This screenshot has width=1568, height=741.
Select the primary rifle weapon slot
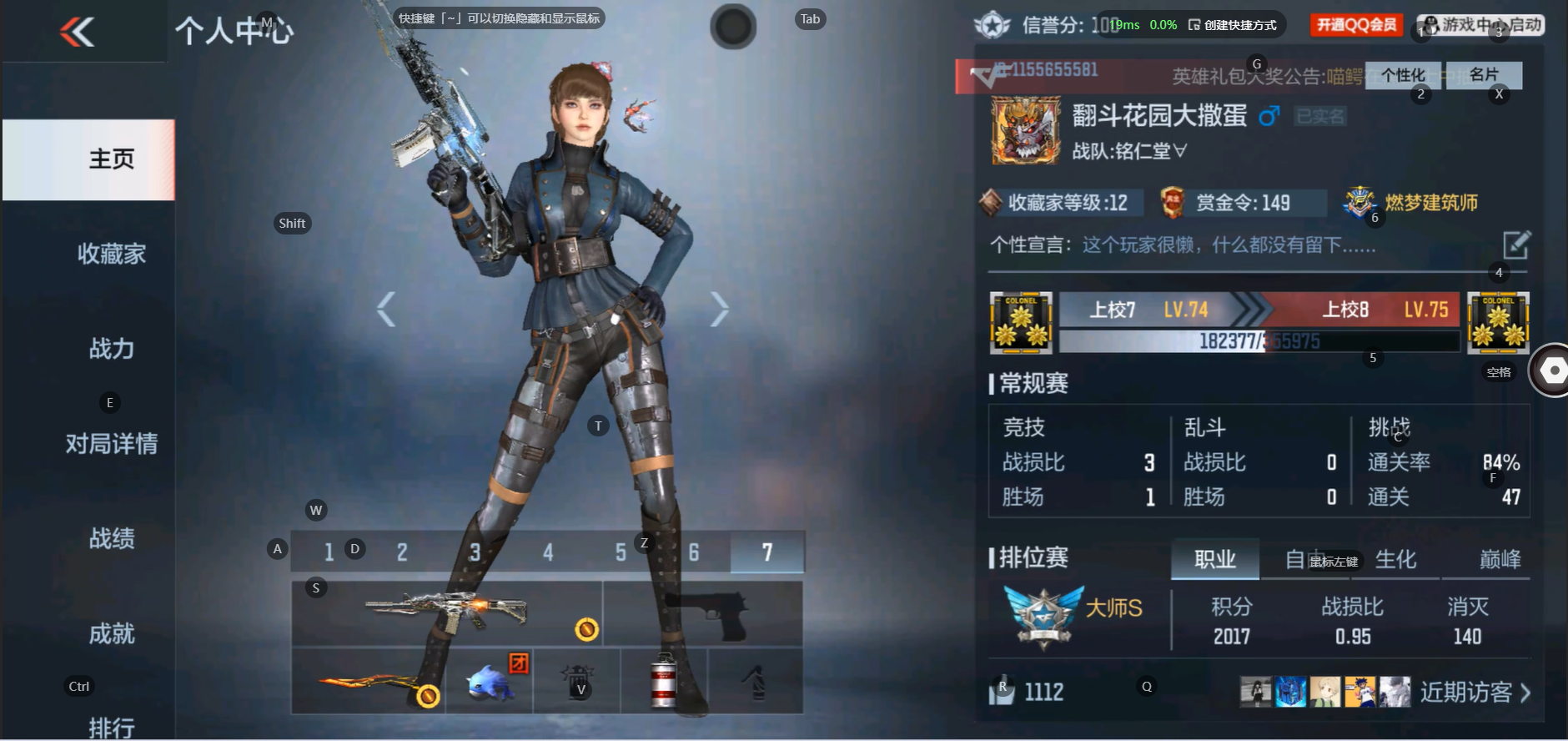coord(447,614)
